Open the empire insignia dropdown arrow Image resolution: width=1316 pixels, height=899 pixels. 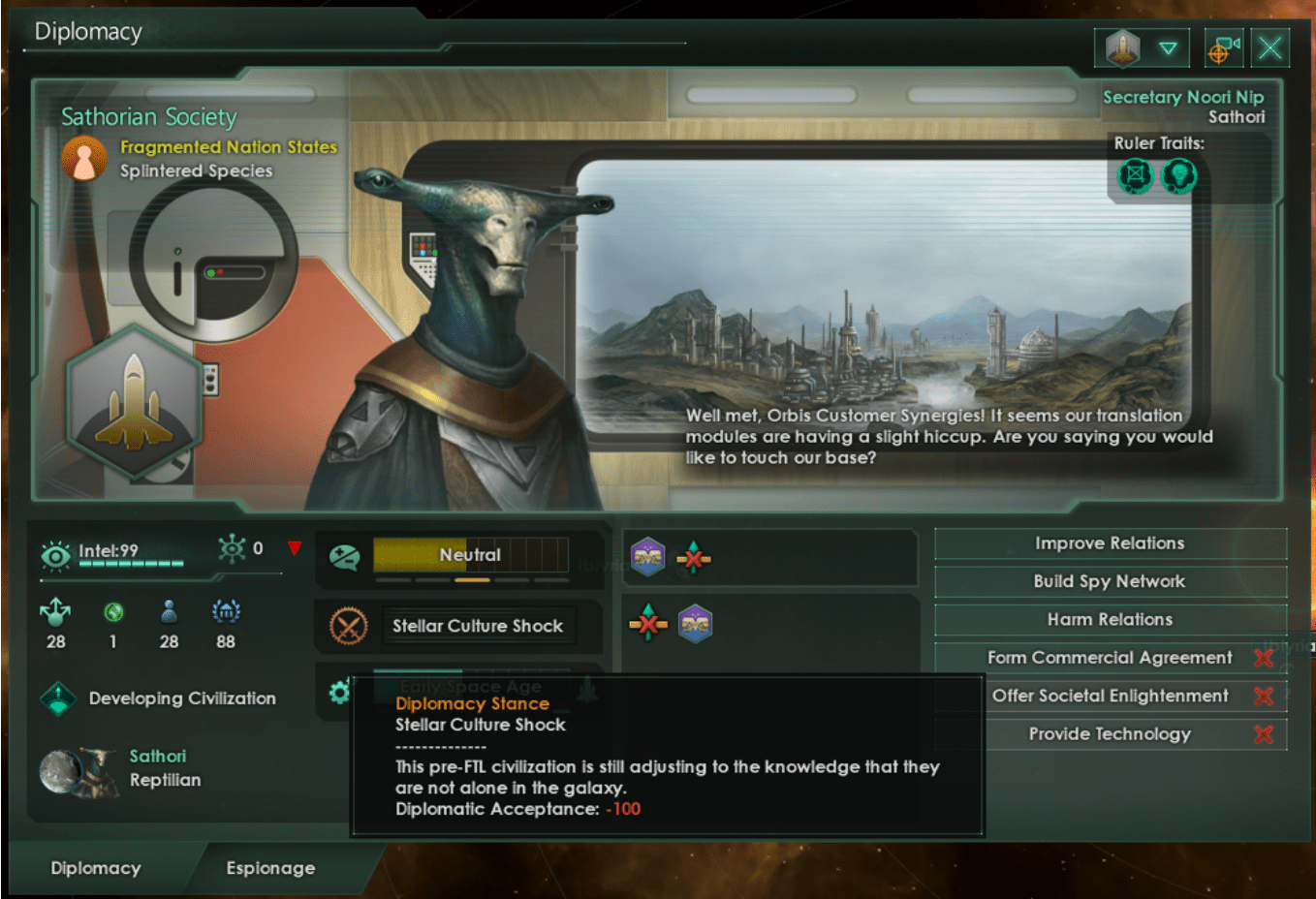point(1168,47)
